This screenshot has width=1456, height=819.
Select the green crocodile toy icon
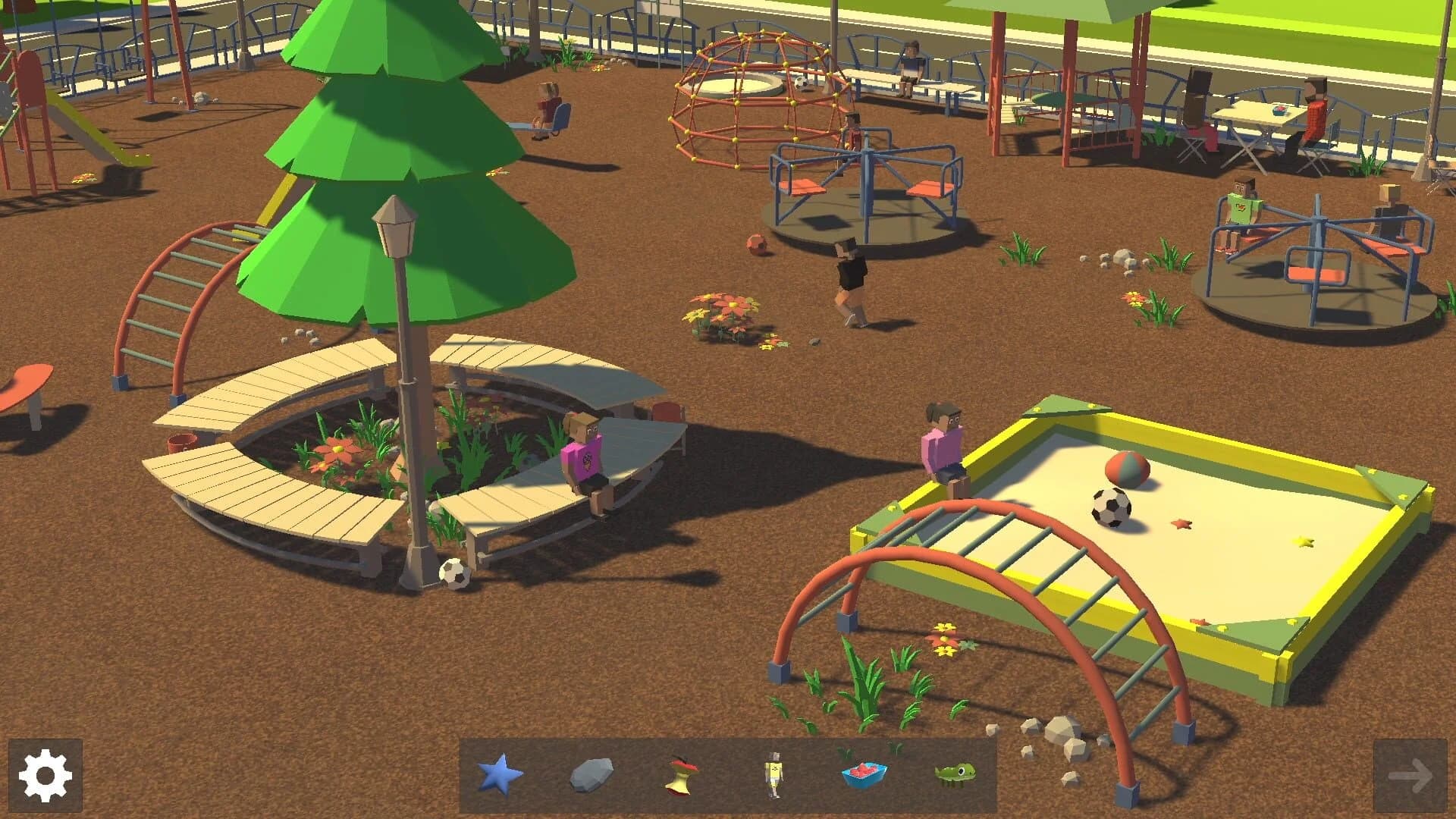[x=954, y=773]
